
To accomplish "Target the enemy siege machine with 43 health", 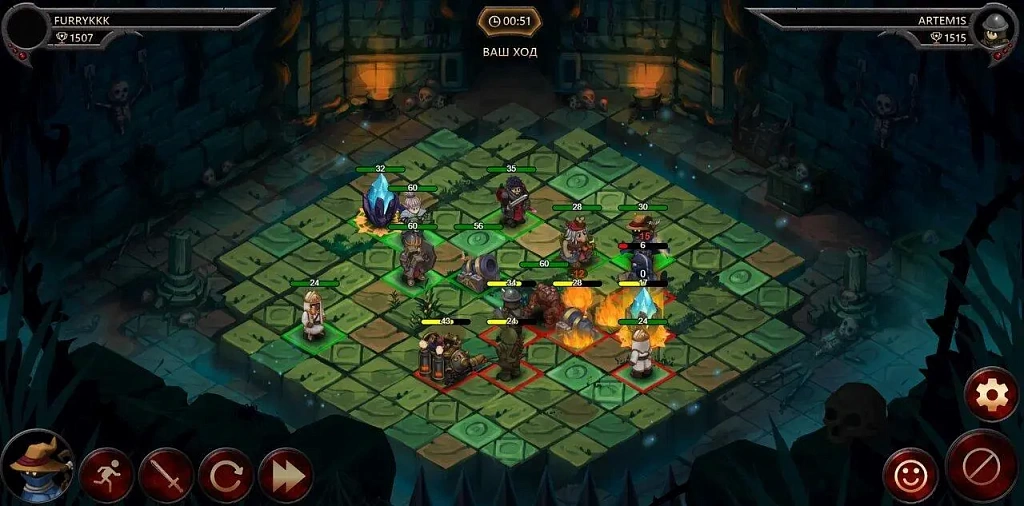I will pos(444,352).
